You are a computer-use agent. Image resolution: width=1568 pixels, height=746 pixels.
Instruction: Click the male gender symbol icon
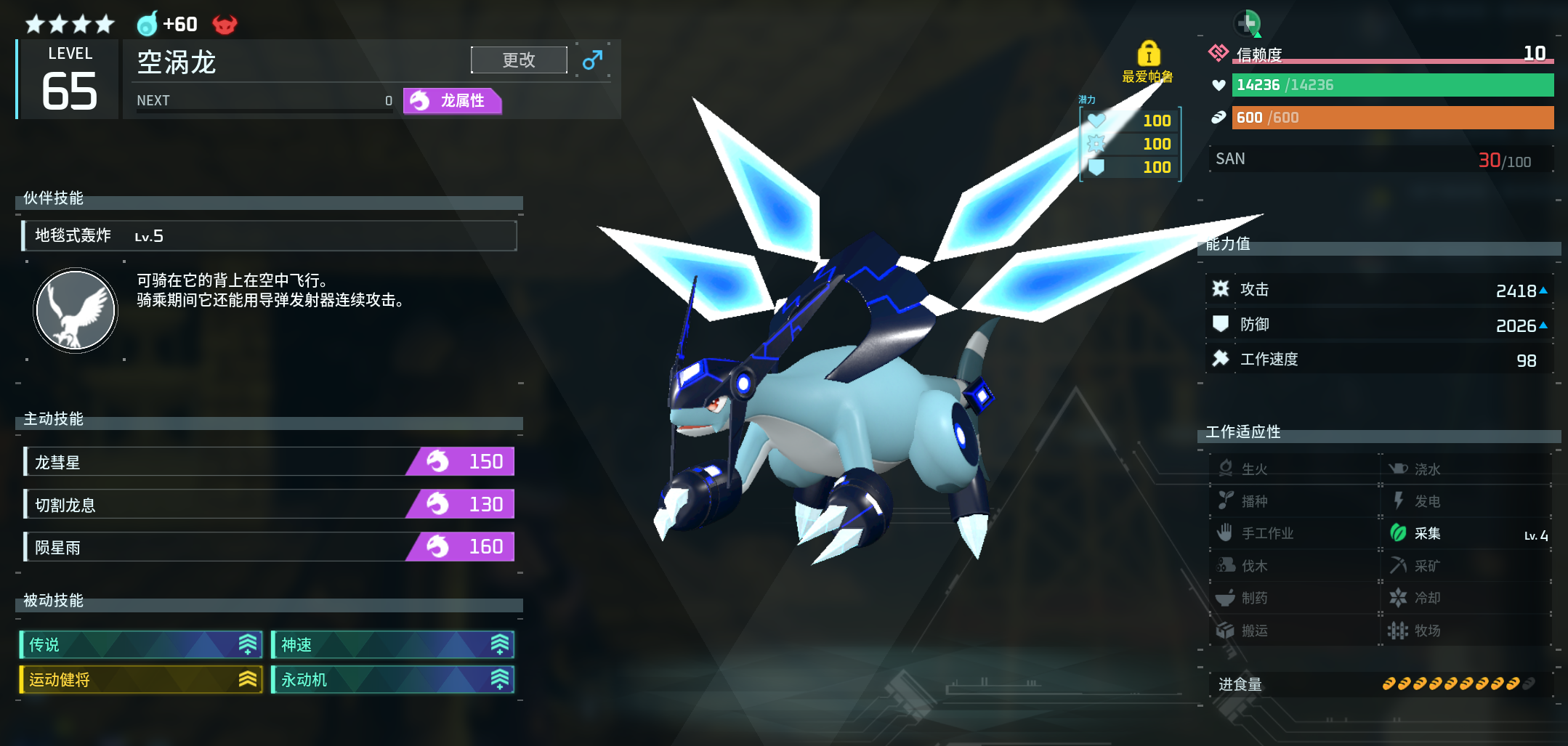coord(592,60)
